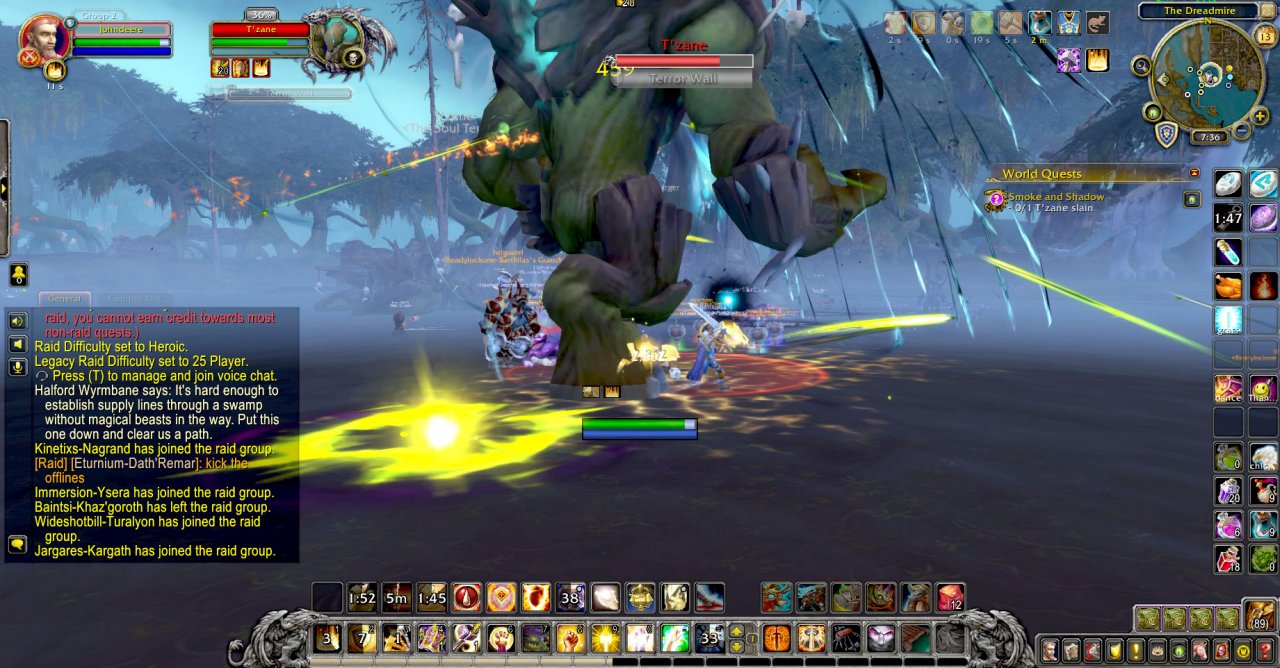Open the character info micro button
The width and height of the screenshot is (1280, 668).
coord(1050,650)
